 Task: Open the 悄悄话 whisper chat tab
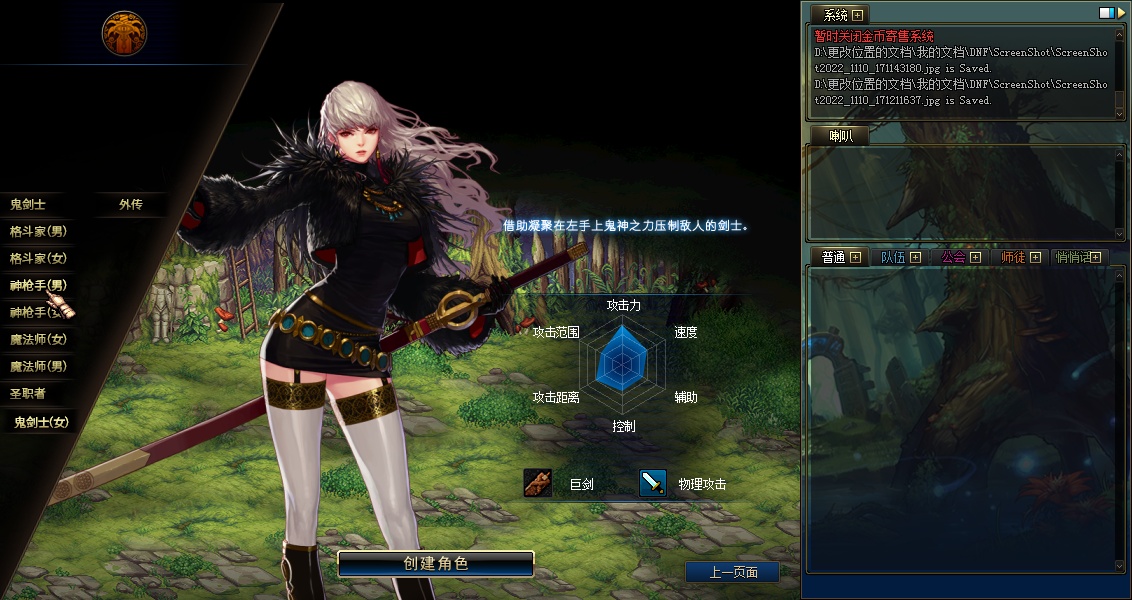click(1074, 257)
